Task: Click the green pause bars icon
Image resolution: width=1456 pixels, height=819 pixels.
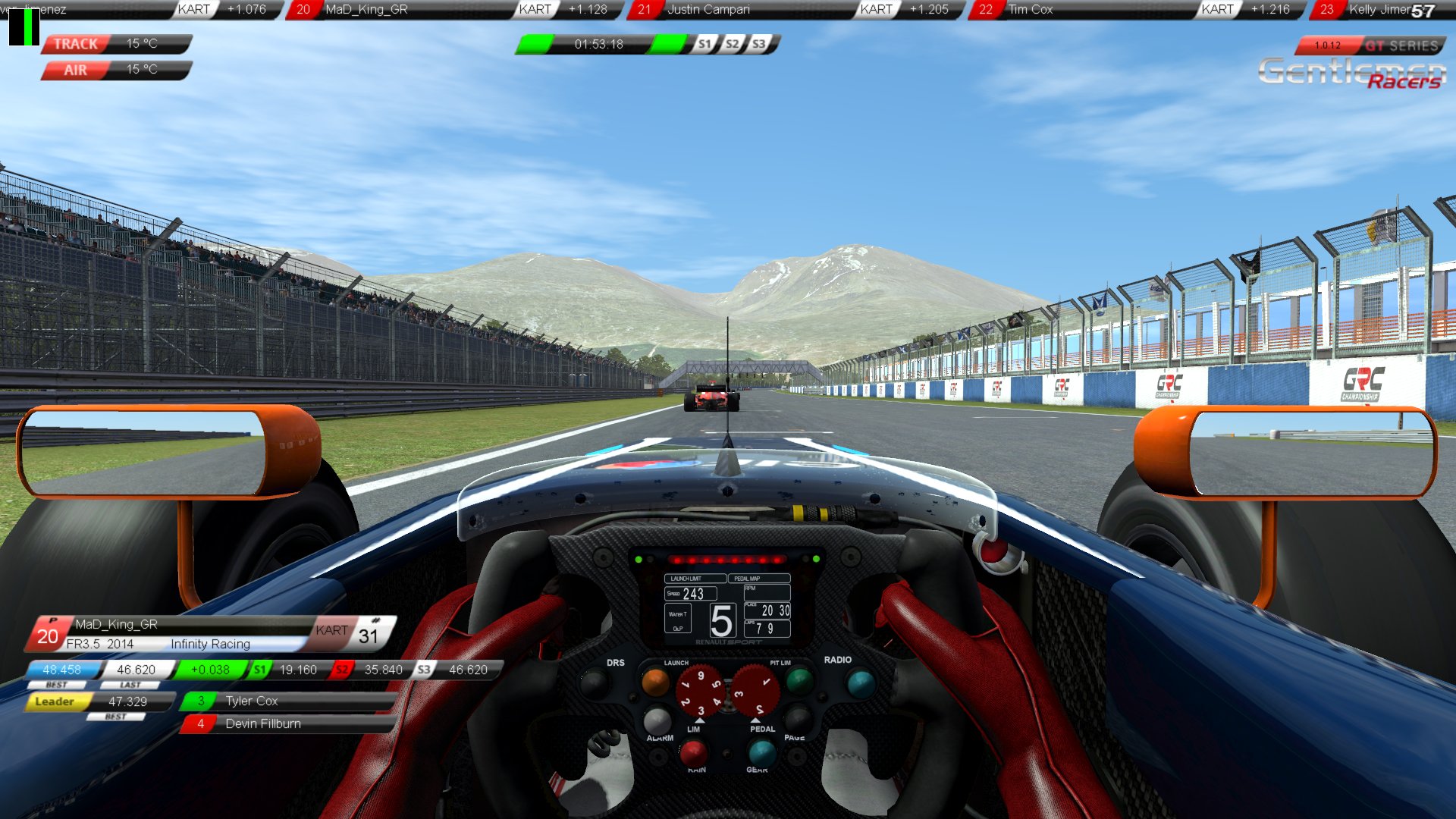Action: point(24,27)
